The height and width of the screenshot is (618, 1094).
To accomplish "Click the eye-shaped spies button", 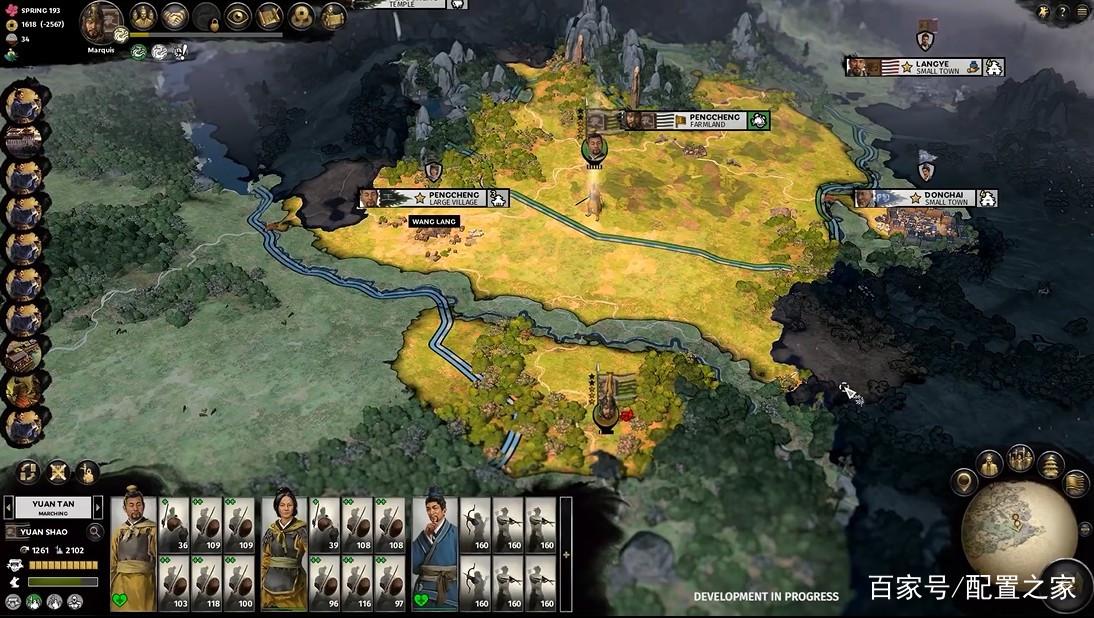I will tap(238, 17).
